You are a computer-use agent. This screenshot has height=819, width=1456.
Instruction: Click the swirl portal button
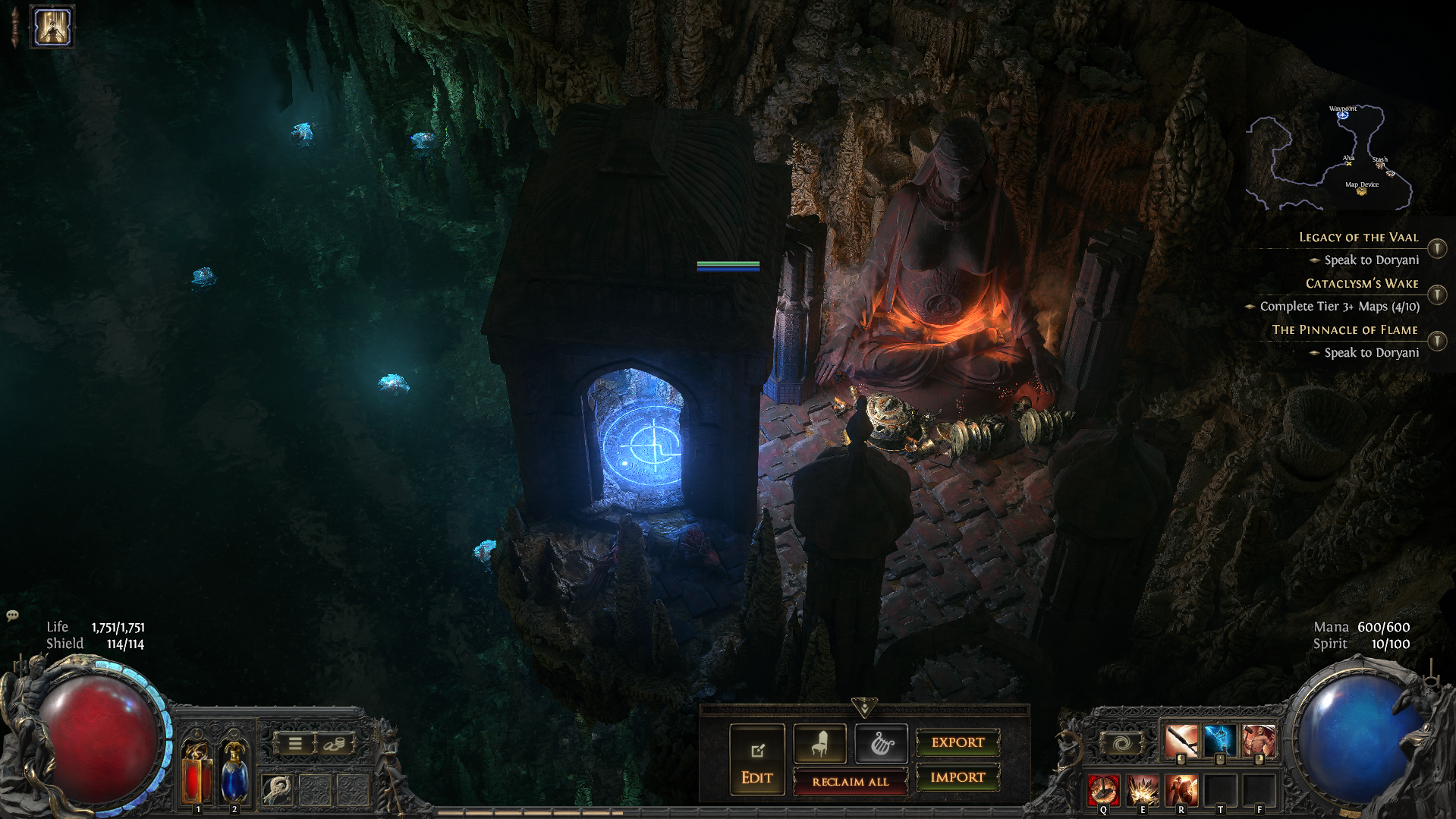1121,744
